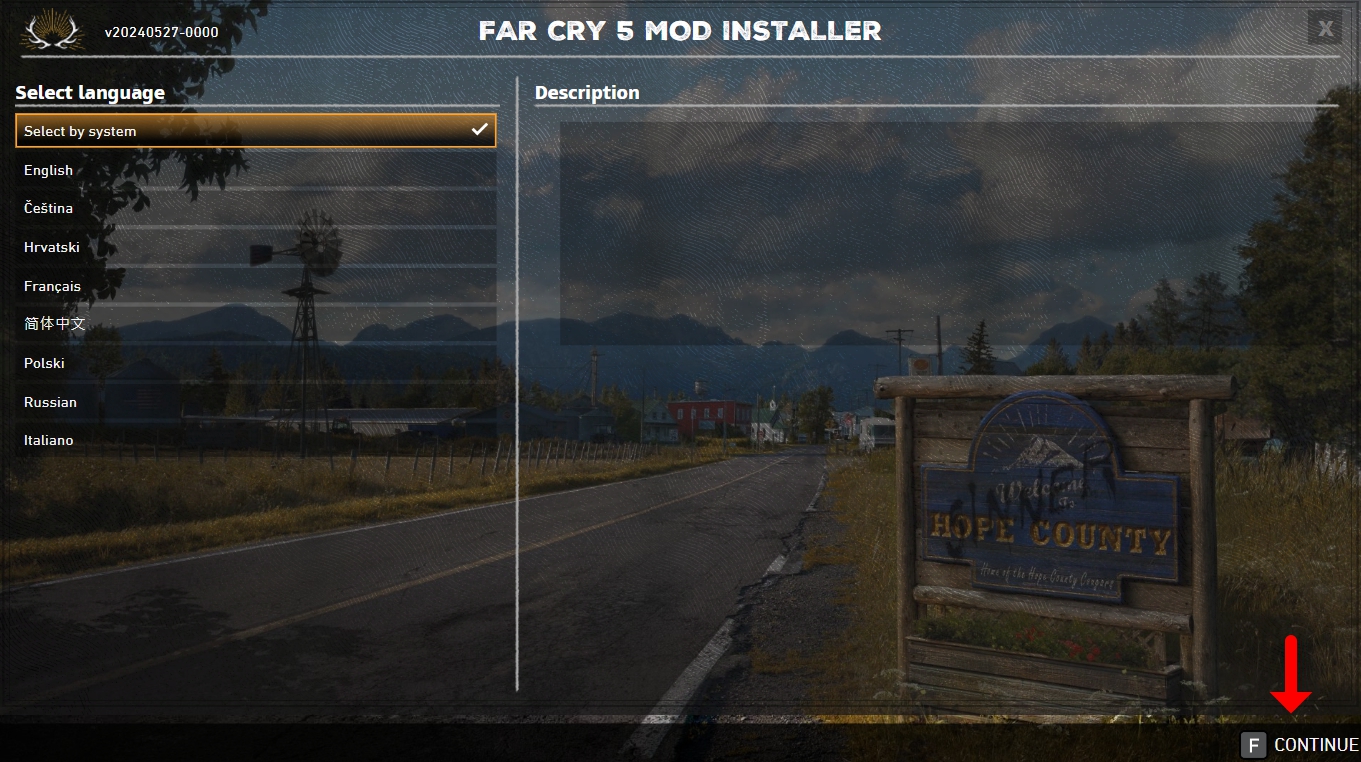
Task: Choose the Select by system option
Action: pos(255,131)
